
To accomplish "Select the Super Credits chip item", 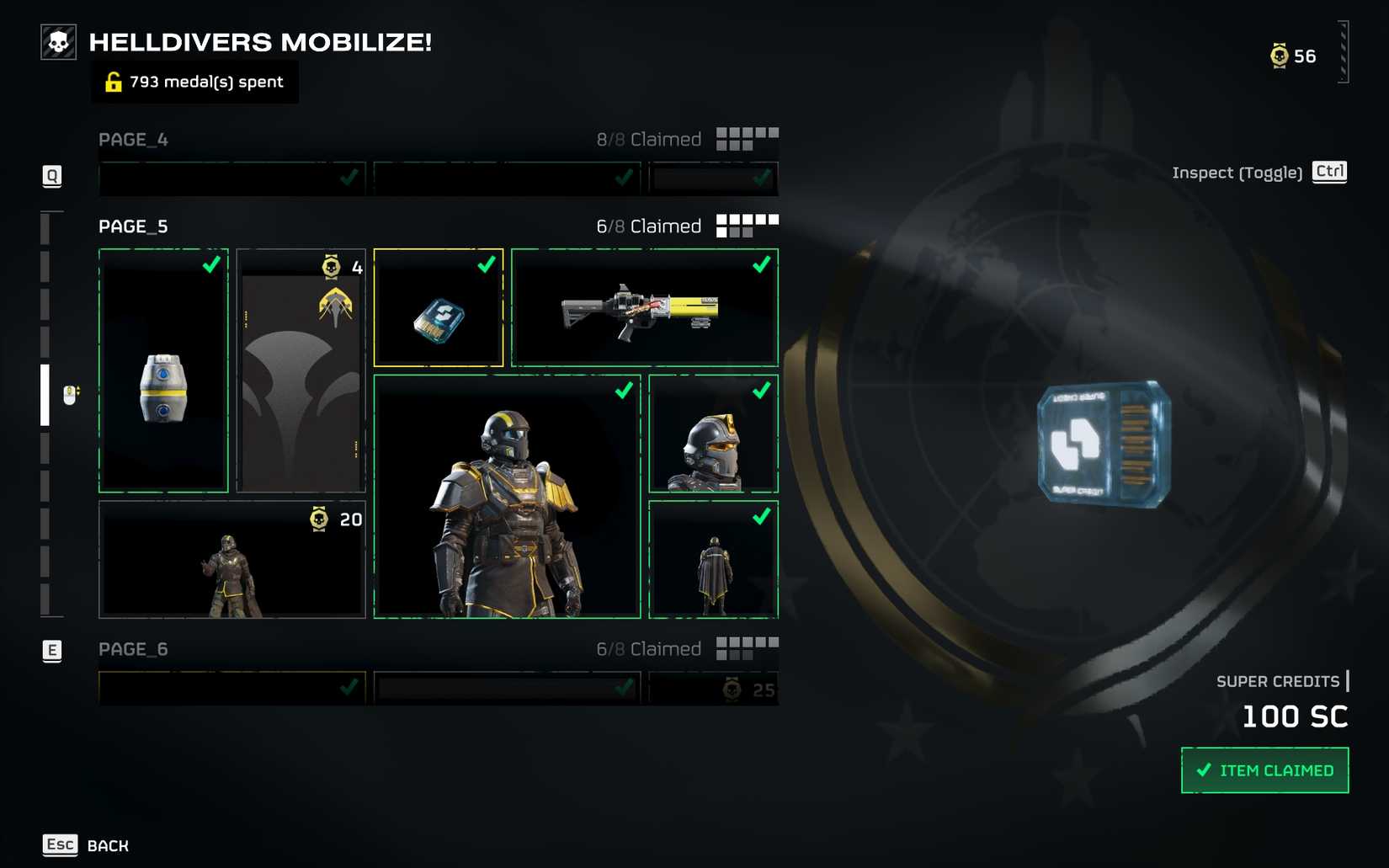I will 438,307.
